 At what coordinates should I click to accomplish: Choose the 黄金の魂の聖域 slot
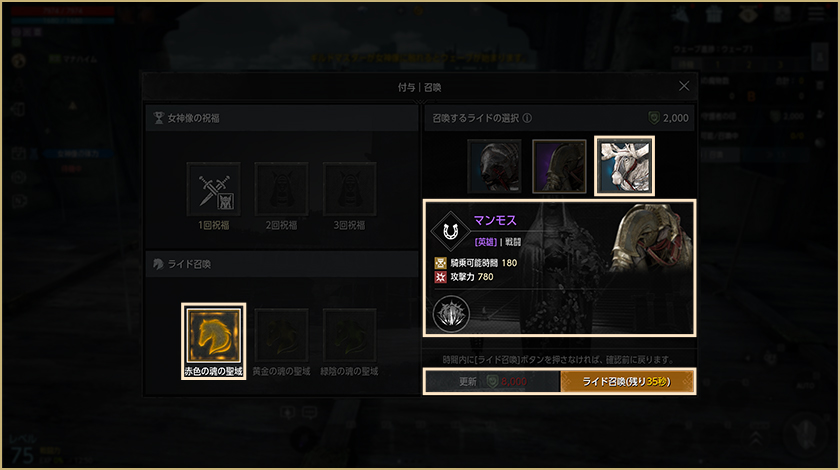(281, 336)
